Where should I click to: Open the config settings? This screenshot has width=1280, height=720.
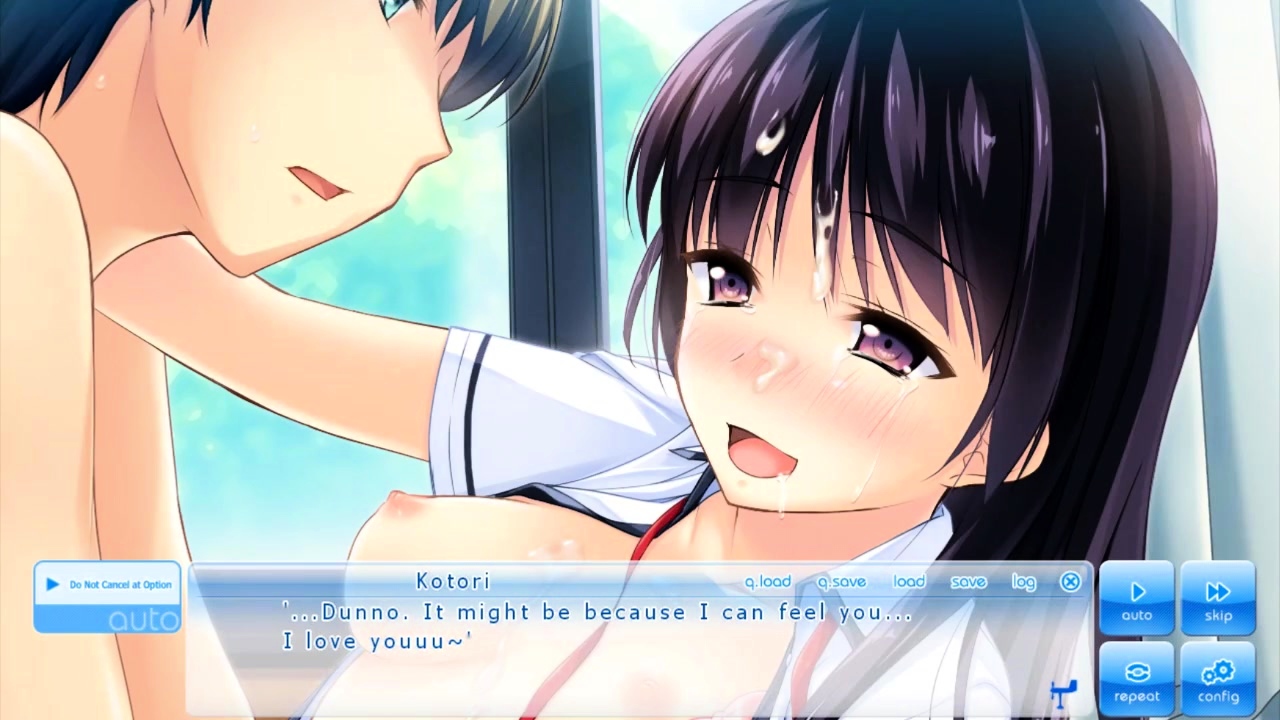(1217, 680)
